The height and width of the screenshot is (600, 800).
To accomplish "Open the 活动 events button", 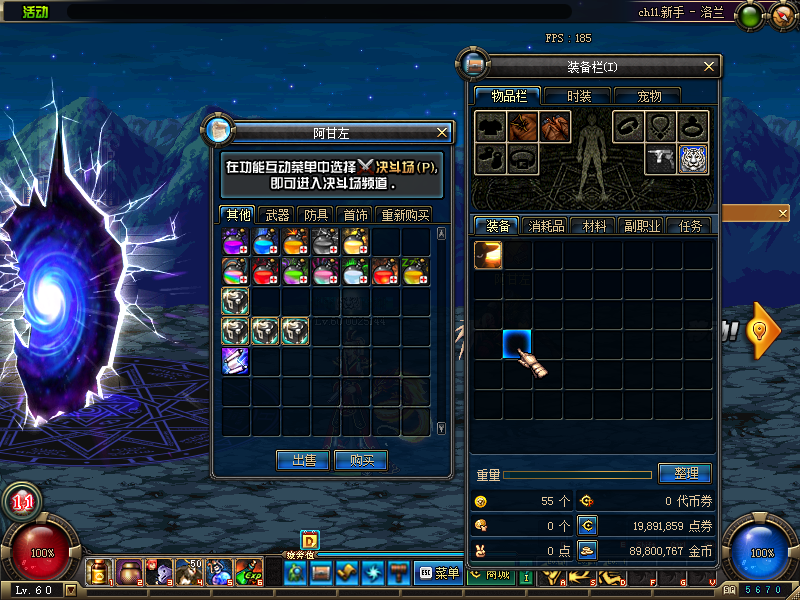I will point(37,12).
